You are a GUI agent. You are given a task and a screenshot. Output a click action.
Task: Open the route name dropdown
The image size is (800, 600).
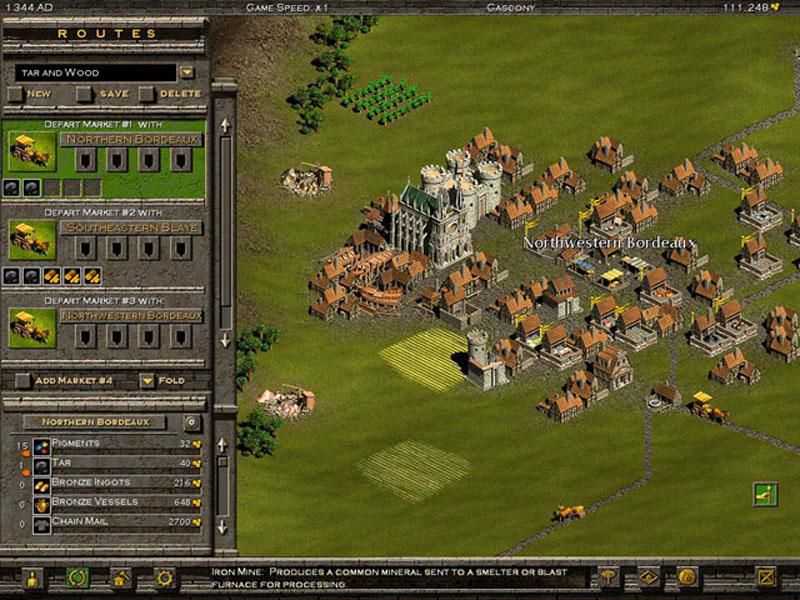(x=187, y=72)
